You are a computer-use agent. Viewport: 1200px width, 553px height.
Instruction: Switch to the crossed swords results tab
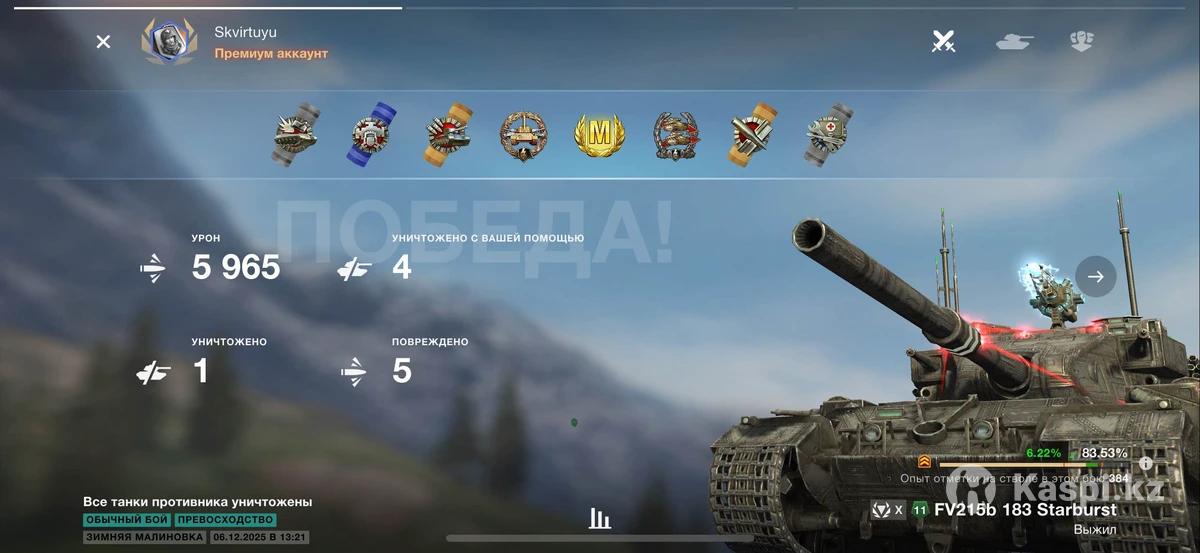tap(943, 42)
